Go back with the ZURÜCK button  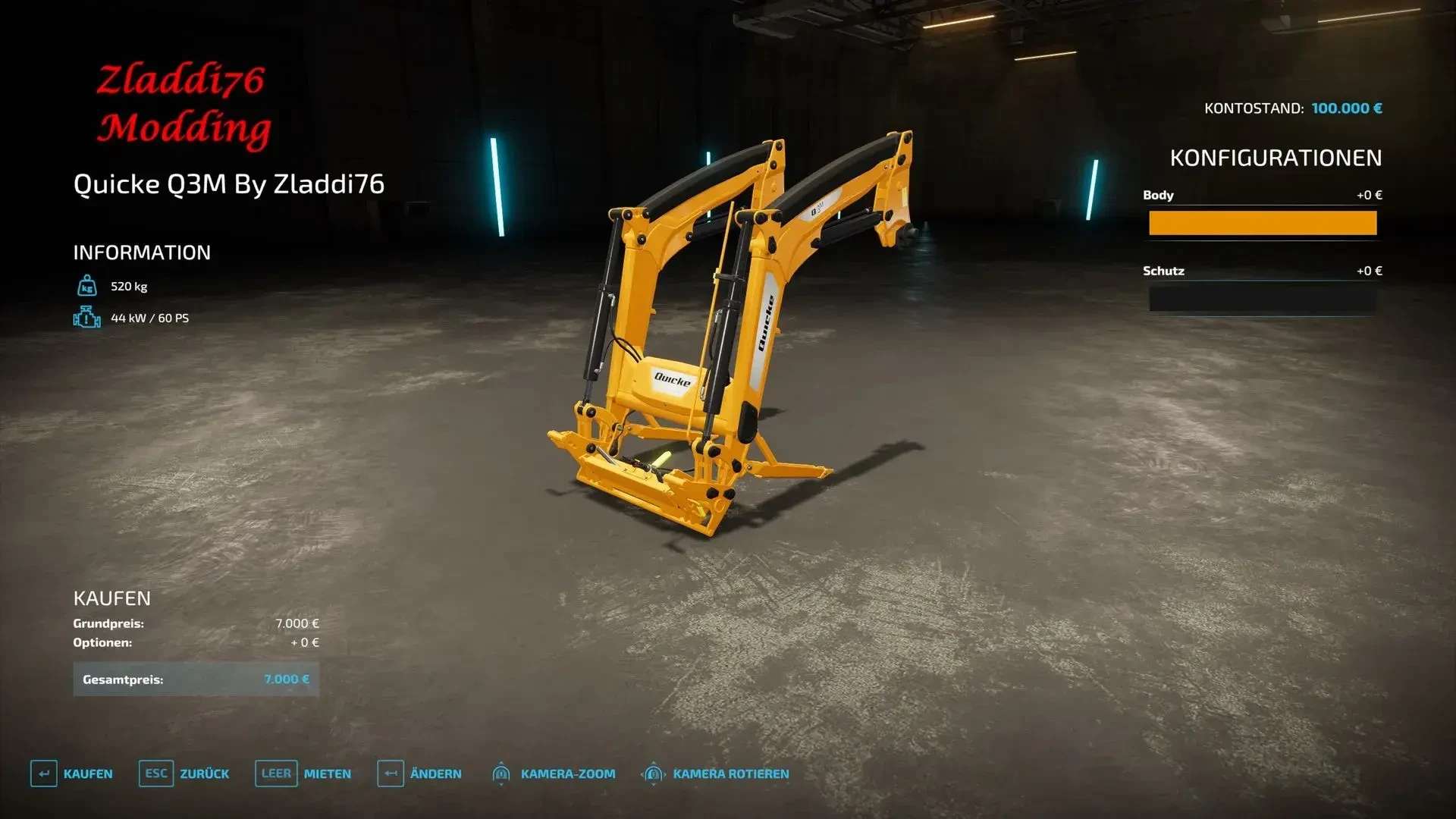pyautogui.click(x=184, y=773)
